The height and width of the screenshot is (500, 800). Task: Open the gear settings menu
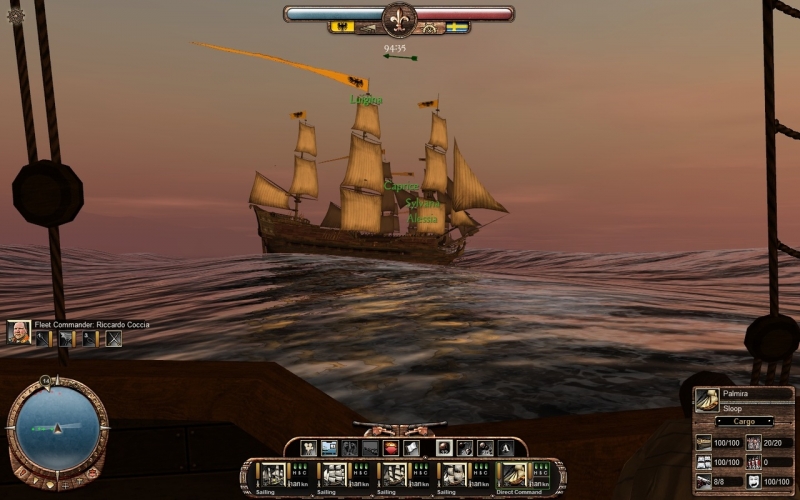[x=15, y=16]
